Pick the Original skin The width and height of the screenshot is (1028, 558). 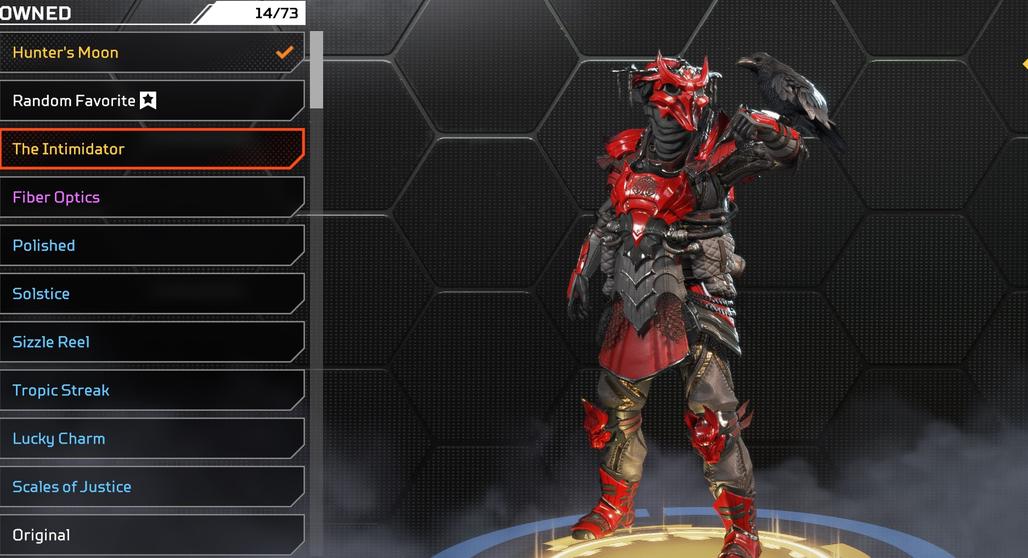click(x=150, y=535)
